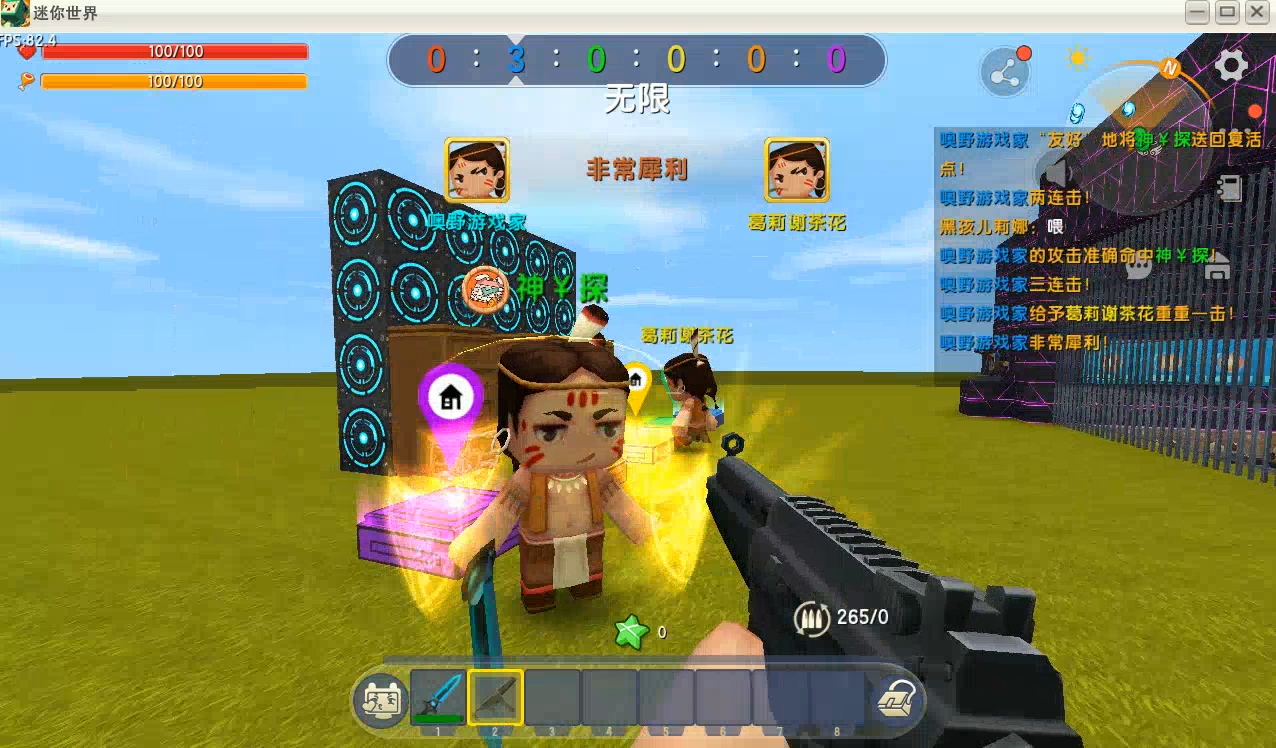Screen dimensions: 1276x748
Task: Close the game window
Action: pyautogui.click(x=1257, y=12)
